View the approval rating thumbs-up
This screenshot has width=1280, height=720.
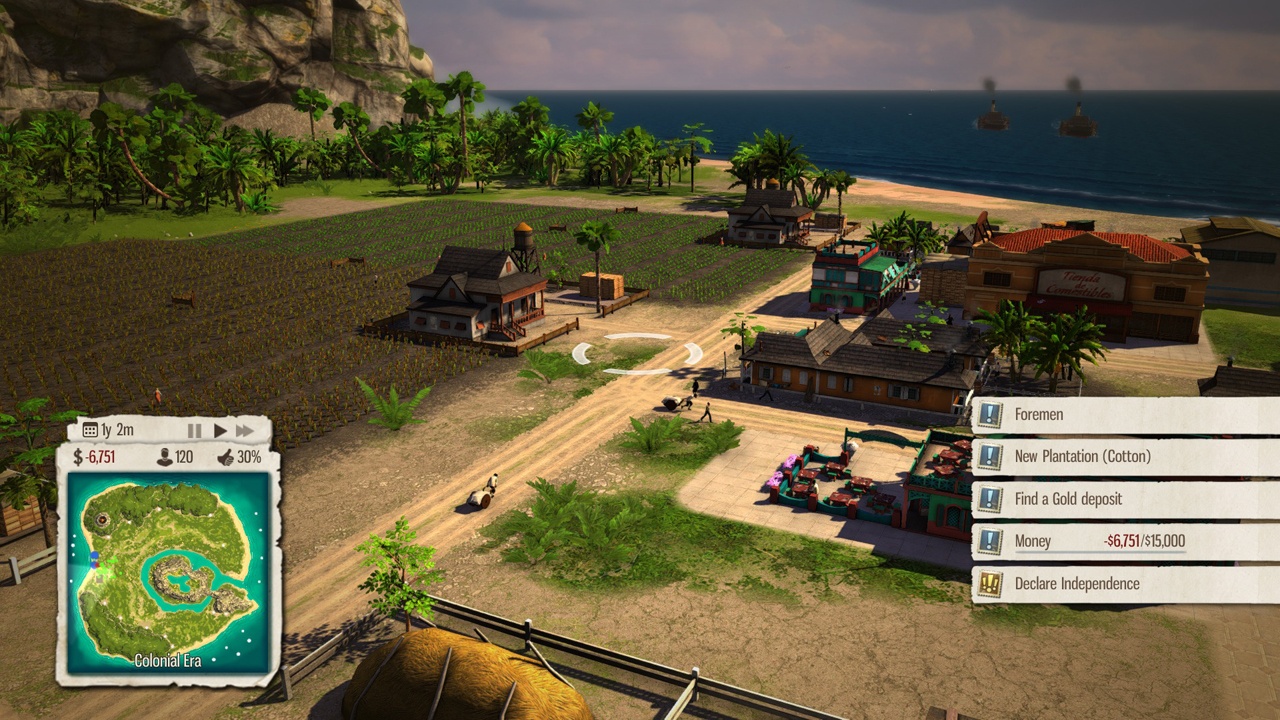226,458
